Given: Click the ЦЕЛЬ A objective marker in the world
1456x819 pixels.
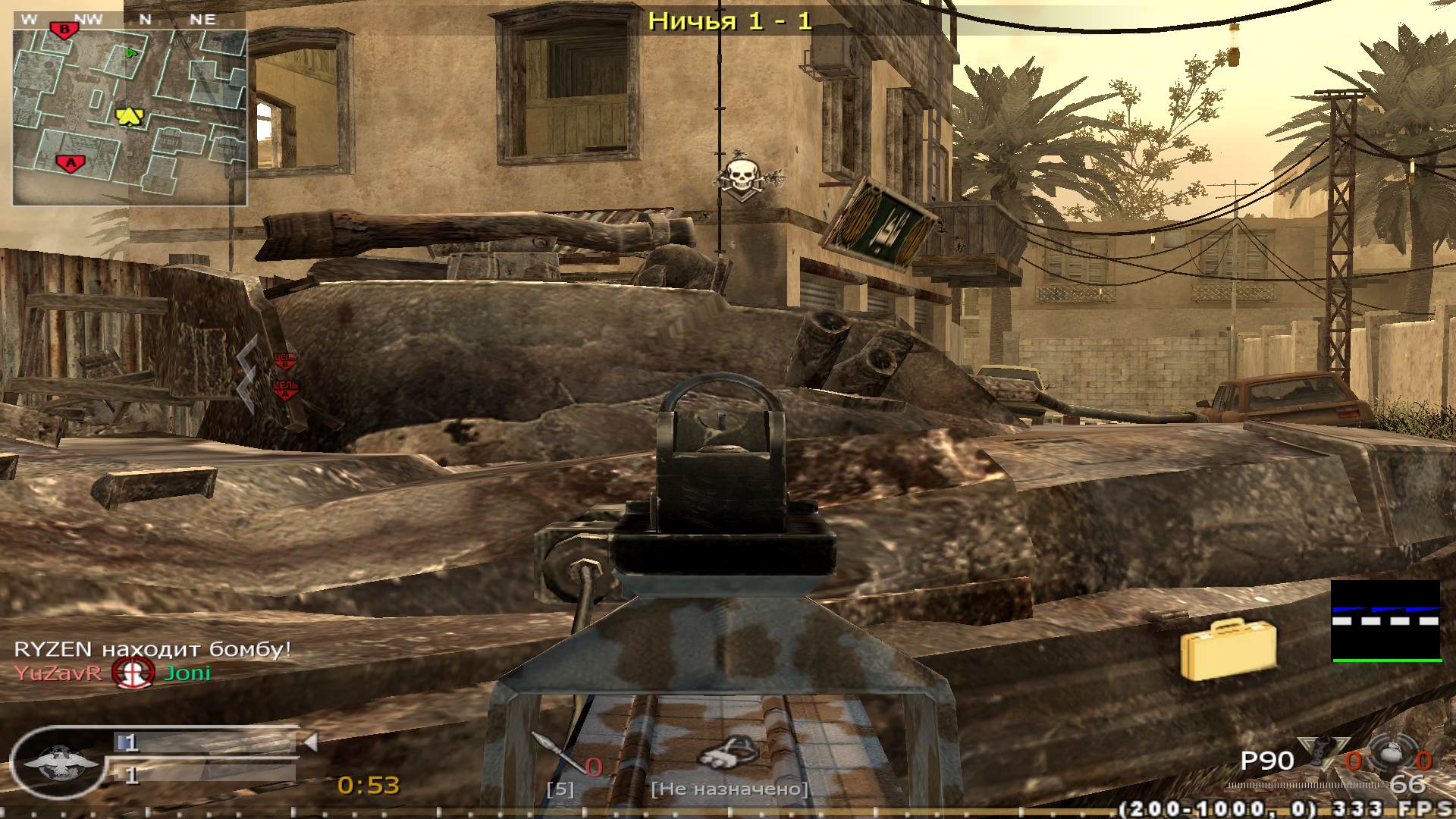Looking at the screenshot, I should [x=284, y=387].
